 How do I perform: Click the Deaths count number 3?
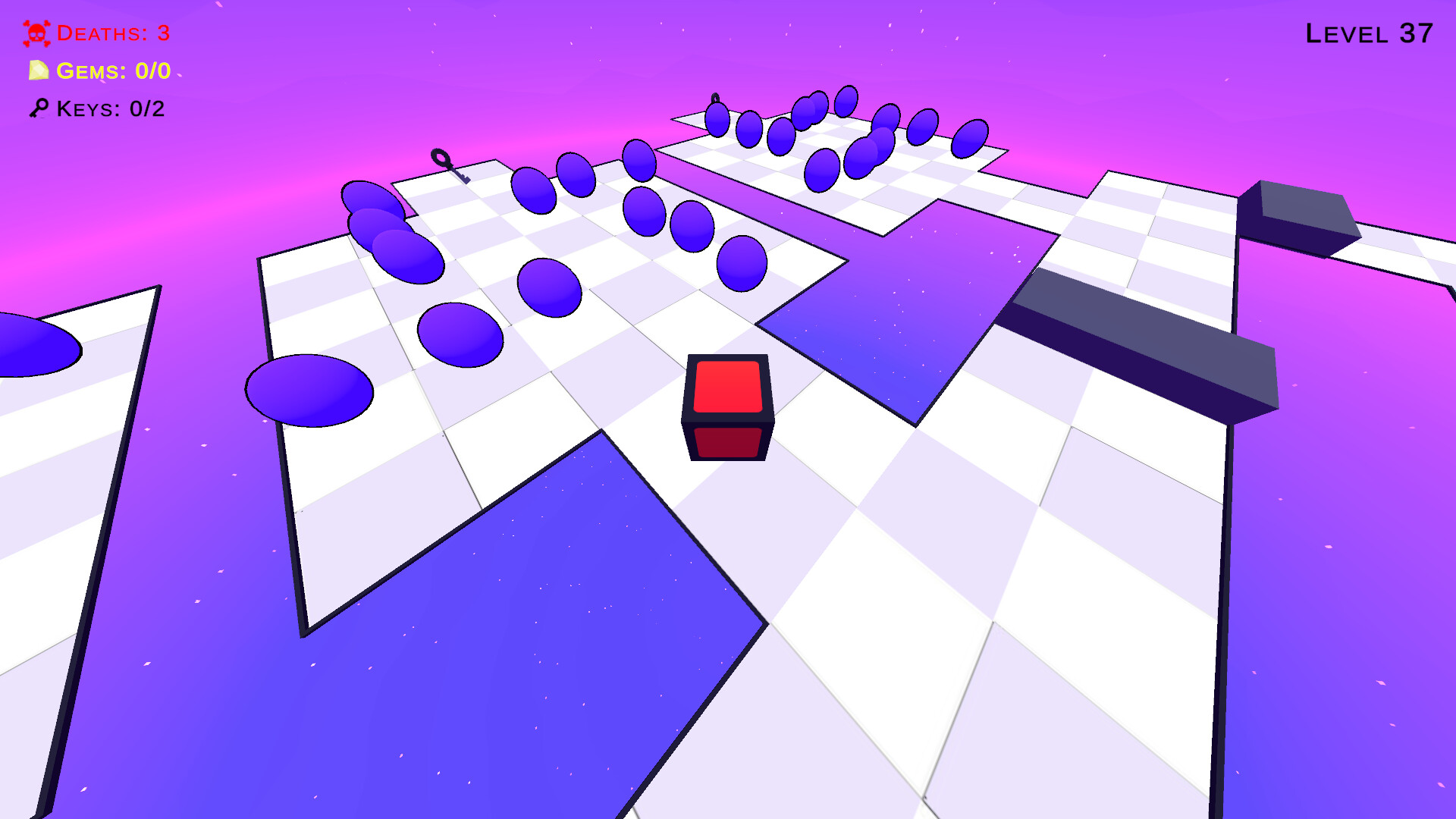coord(162,33)
